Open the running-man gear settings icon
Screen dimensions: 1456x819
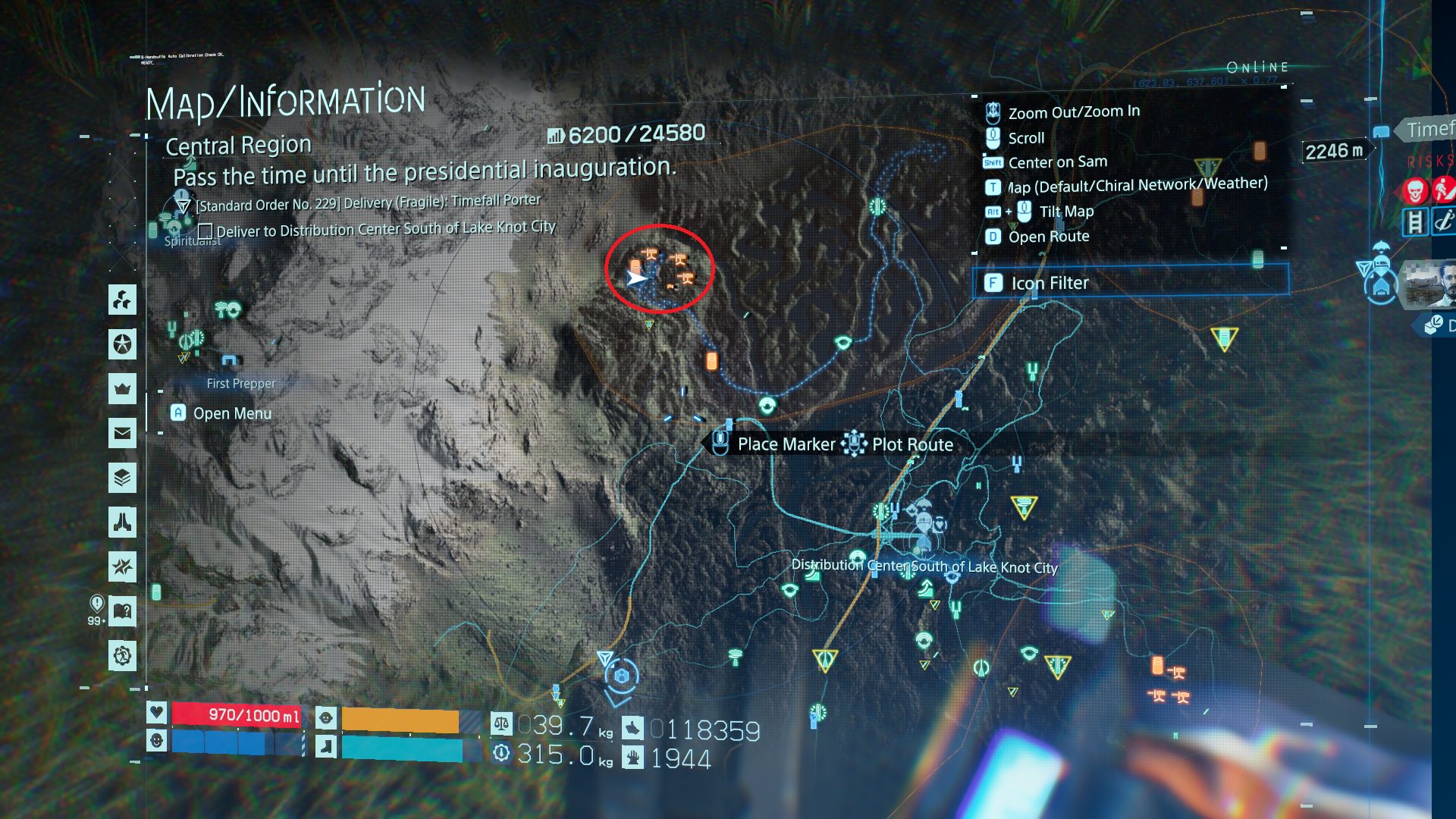point(122,655)
